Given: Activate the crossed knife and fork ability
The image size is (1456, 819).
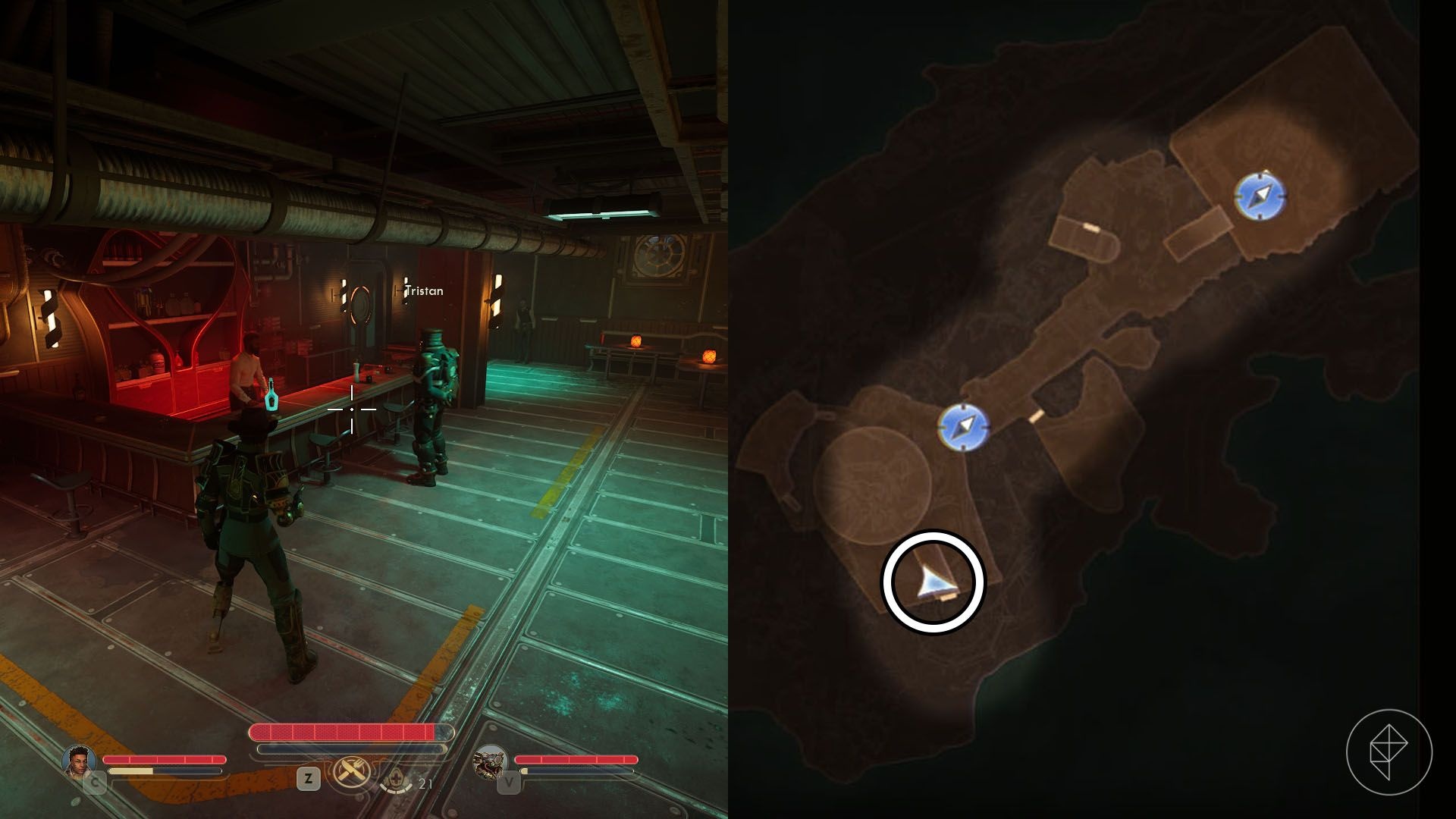Looking at the screenshot, I should (x=353, y=773).
